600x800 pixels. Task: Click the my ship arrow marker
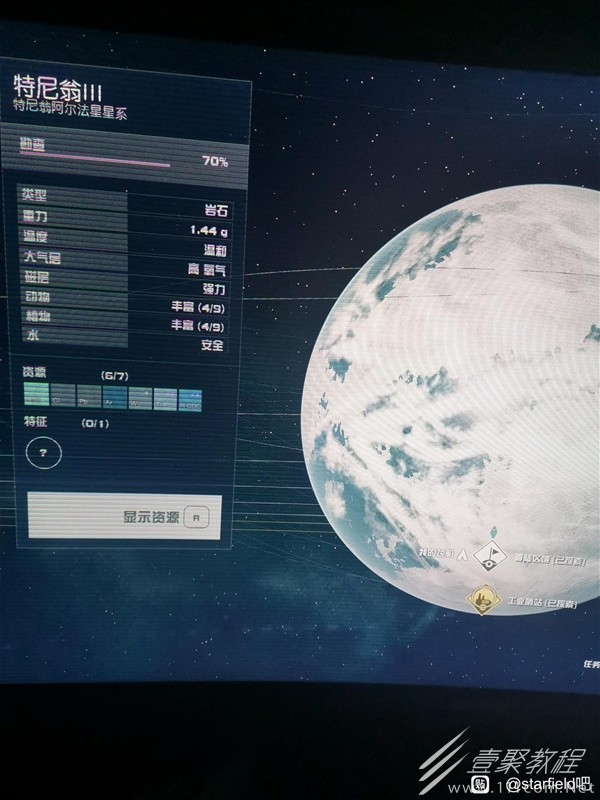point(461,554)
